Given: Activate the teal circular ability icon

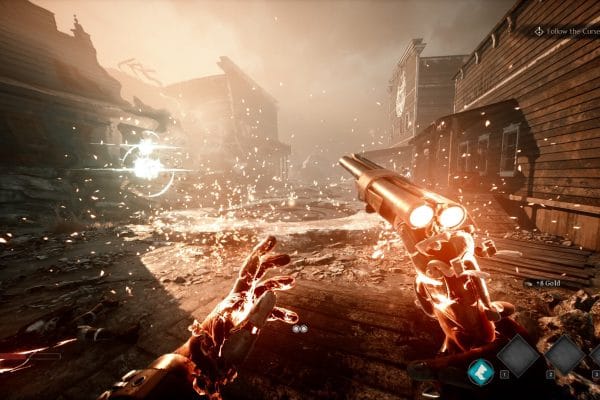Looking at the screenshot, I should pyautogui.click(x=481, y=370).
